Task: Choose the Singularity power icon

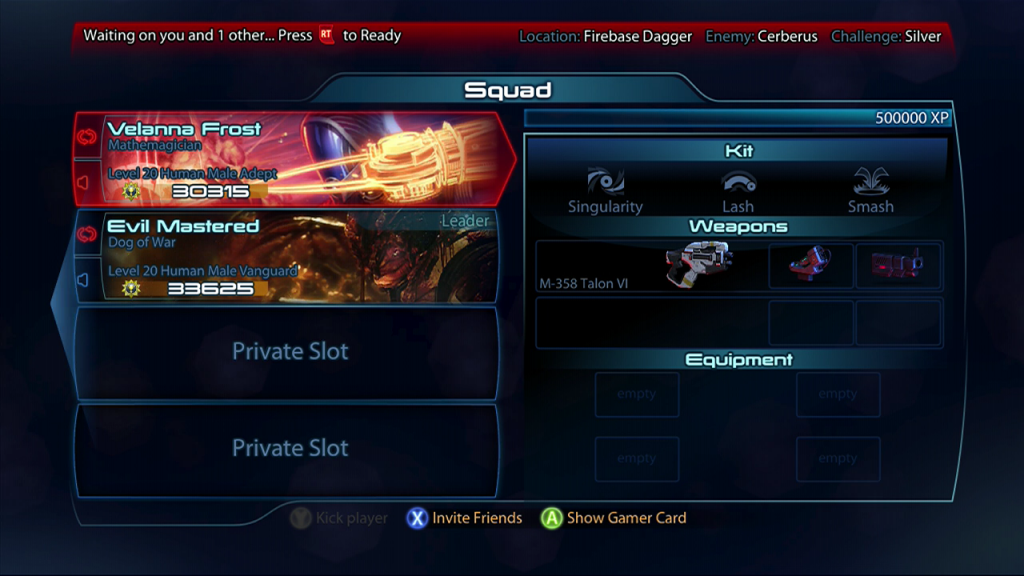Action: [x=605, y=182]
